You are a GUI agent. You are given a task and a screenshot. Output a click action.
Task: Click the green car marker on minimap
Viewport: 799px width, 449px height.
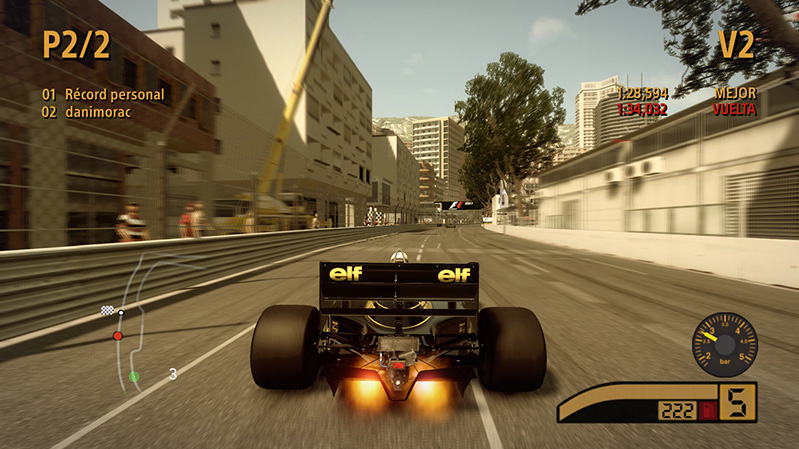(x=134, y=377)
